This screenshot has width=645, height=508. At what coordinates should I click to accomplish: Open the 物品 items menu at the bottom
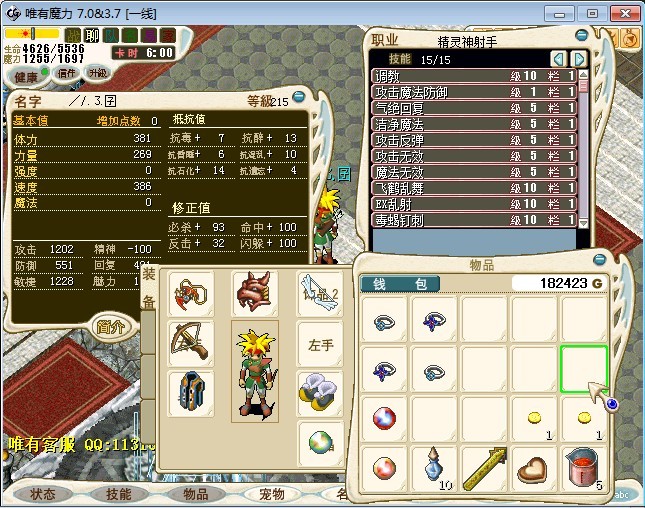click(x=195, y=494)
